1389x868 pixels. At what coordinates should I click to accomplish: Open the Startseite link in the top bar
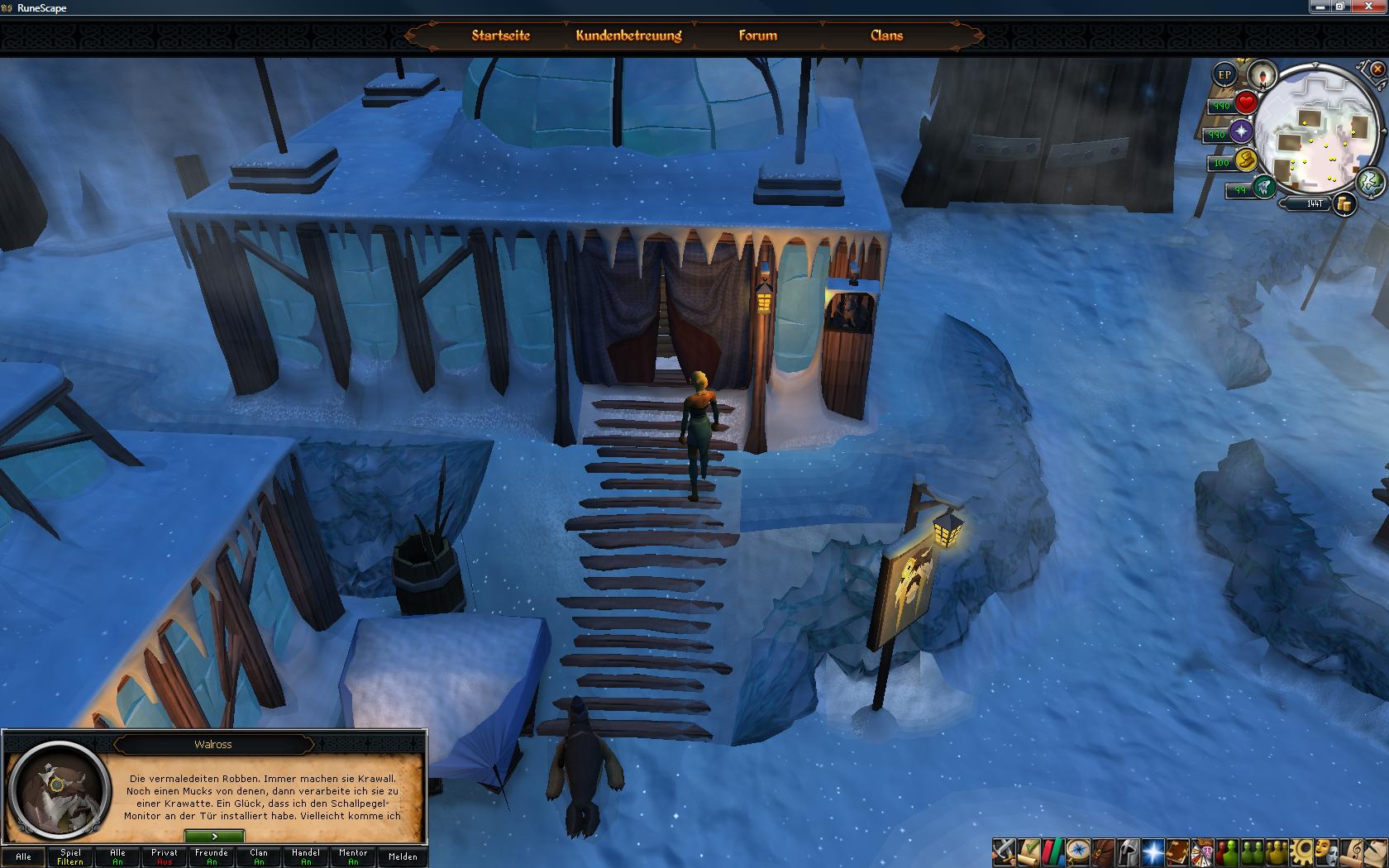(500, 36)
